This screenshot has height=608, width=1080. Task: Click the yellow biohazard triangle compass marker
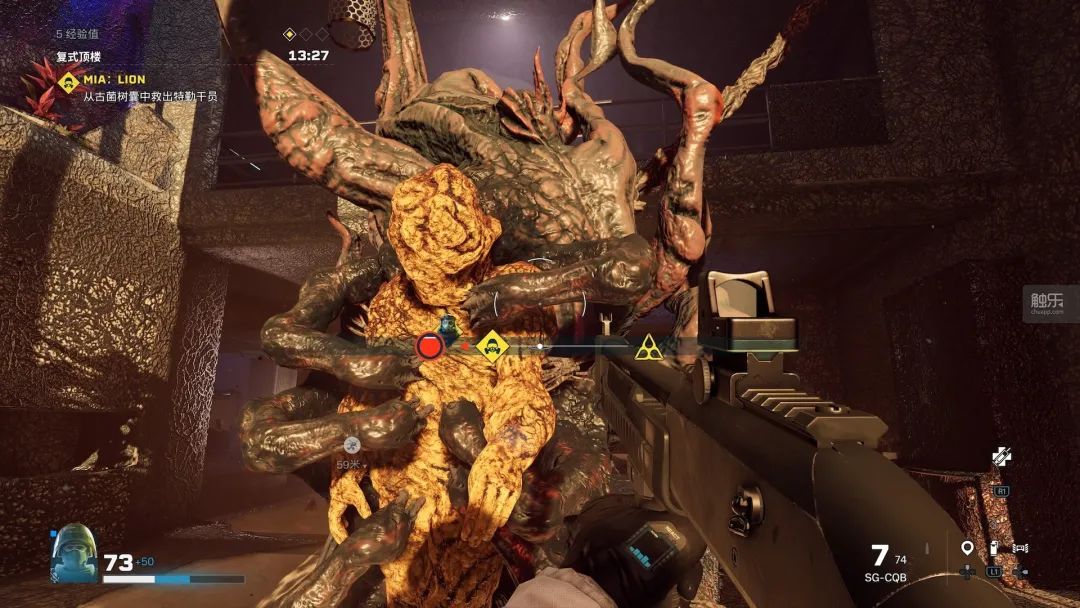(648, 348)
